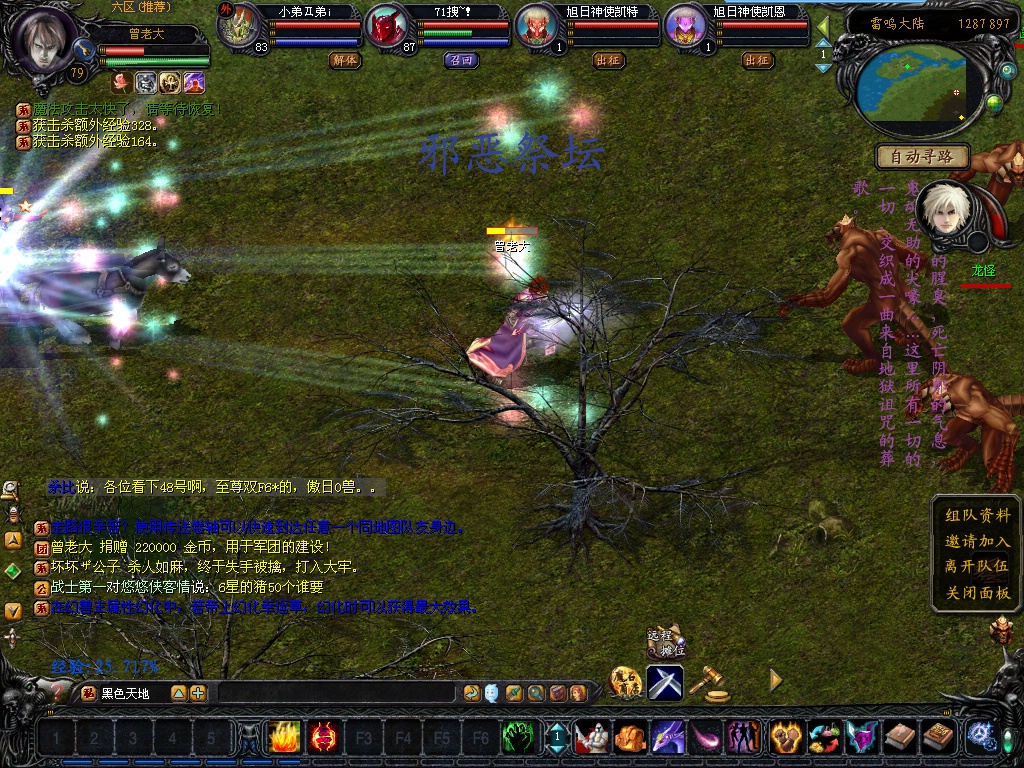Select the targeted 龙怪 white-haired portrait
Image resolution: width=1024 pixels, height=768 pixels.
pos(941,212)
